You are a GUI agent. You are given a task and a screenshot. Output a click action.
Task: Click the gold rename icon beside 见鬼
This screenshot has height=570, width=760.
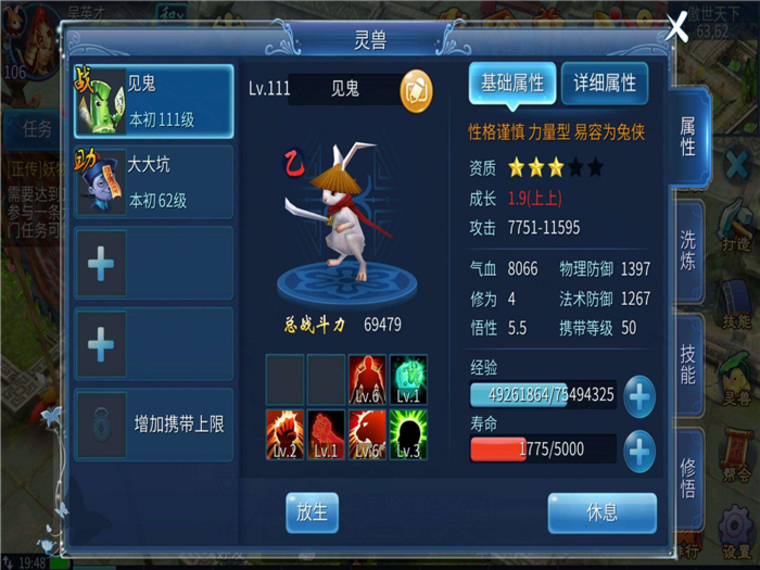tap(416, 90)
